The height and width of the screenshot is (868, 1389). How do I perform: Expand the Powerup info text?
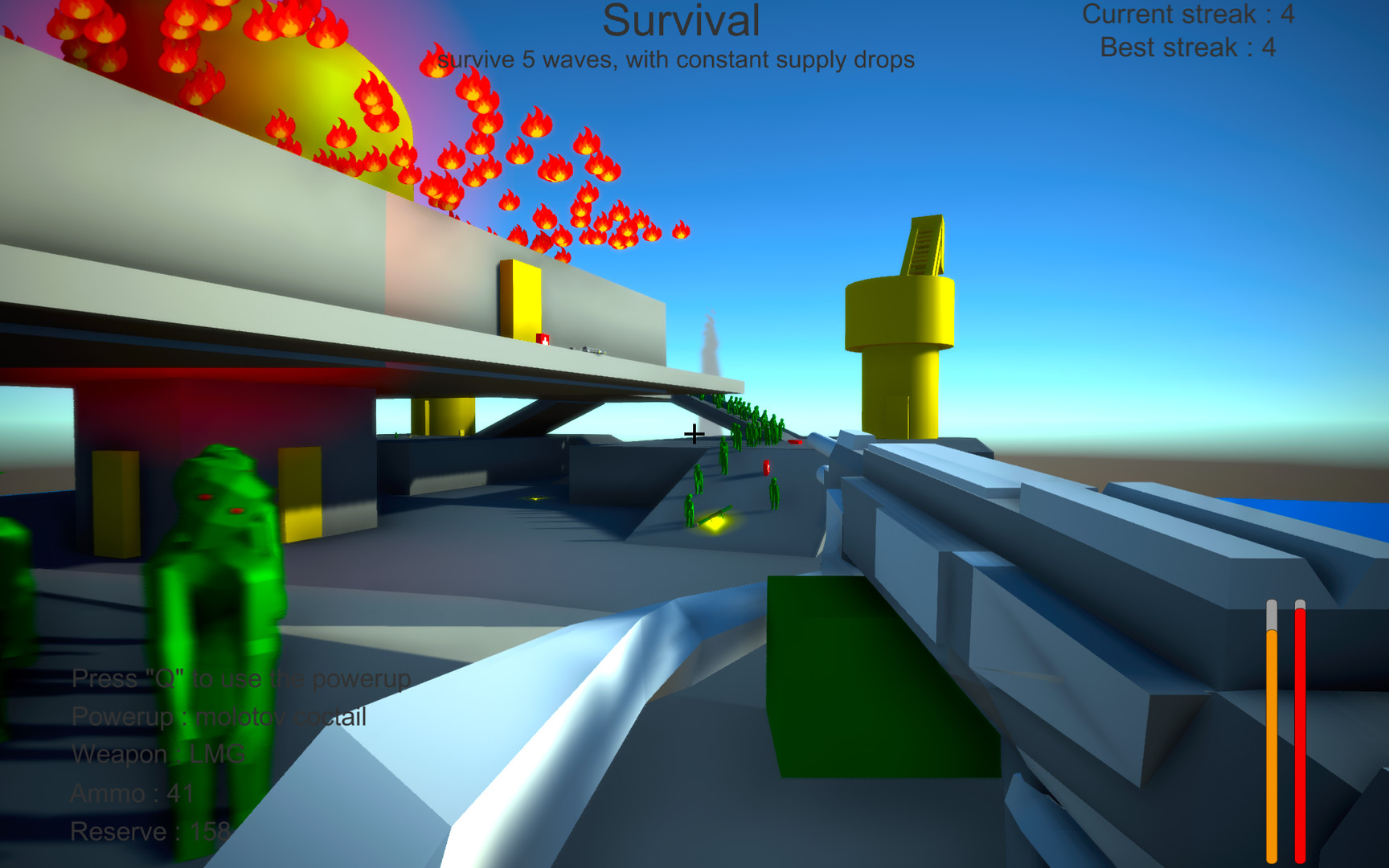(x=219, y=715)
